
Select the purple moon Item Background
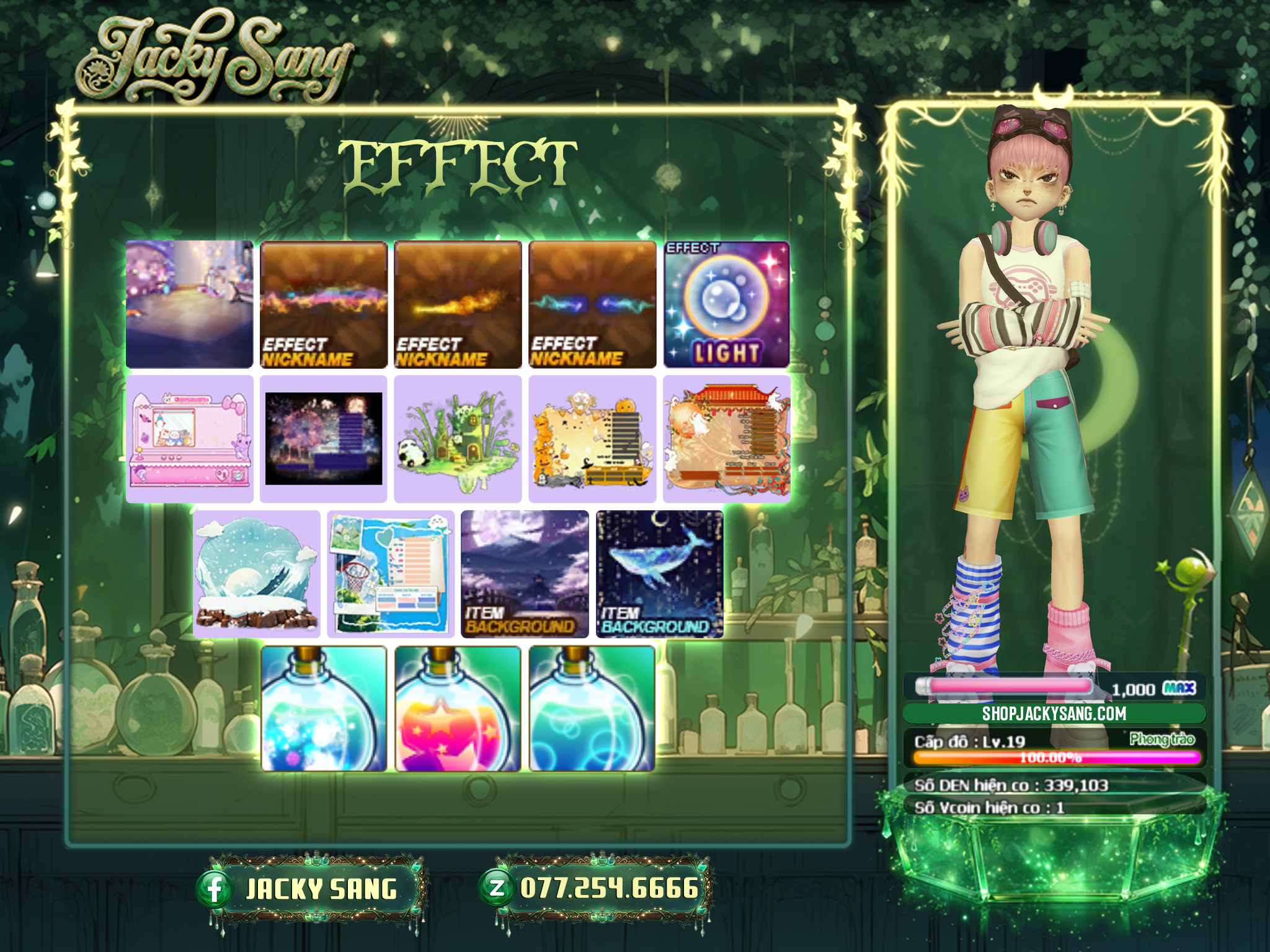pyautogui.click(x=525, y=574)
